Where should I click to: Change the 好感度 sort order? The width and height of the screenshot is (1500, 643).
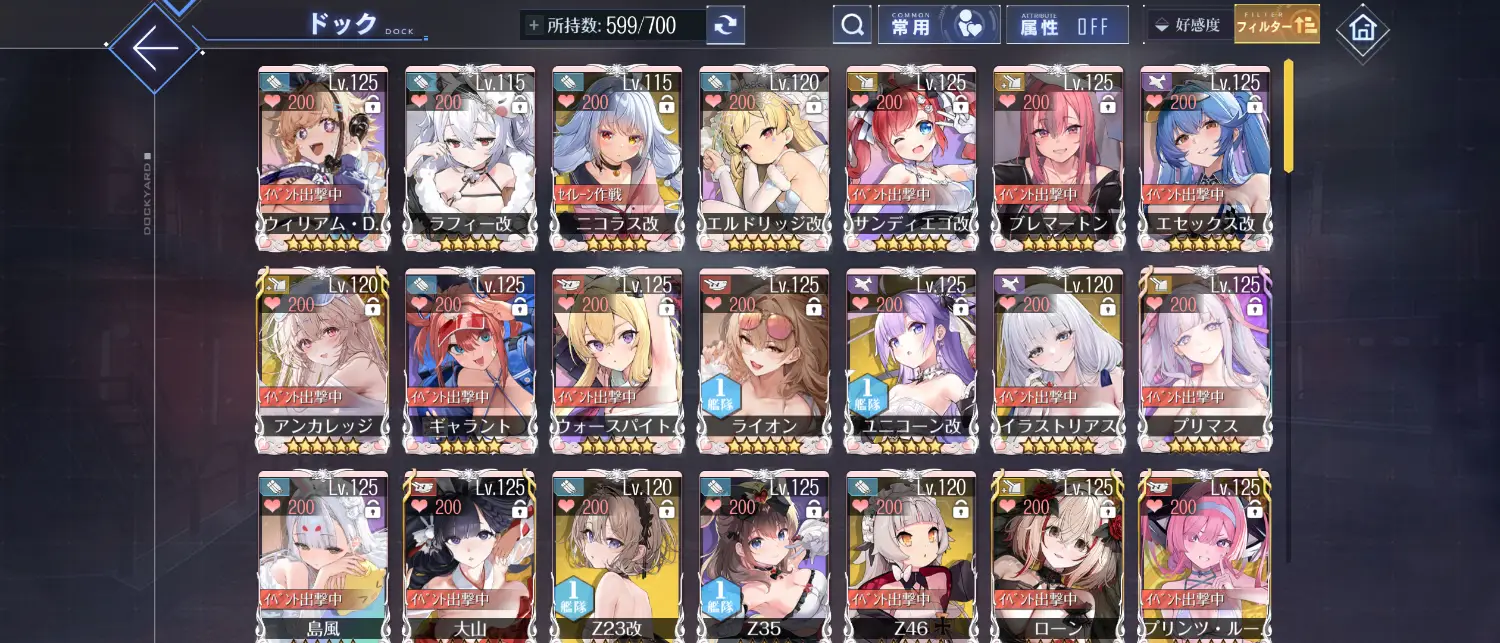tap(1187, 25)
